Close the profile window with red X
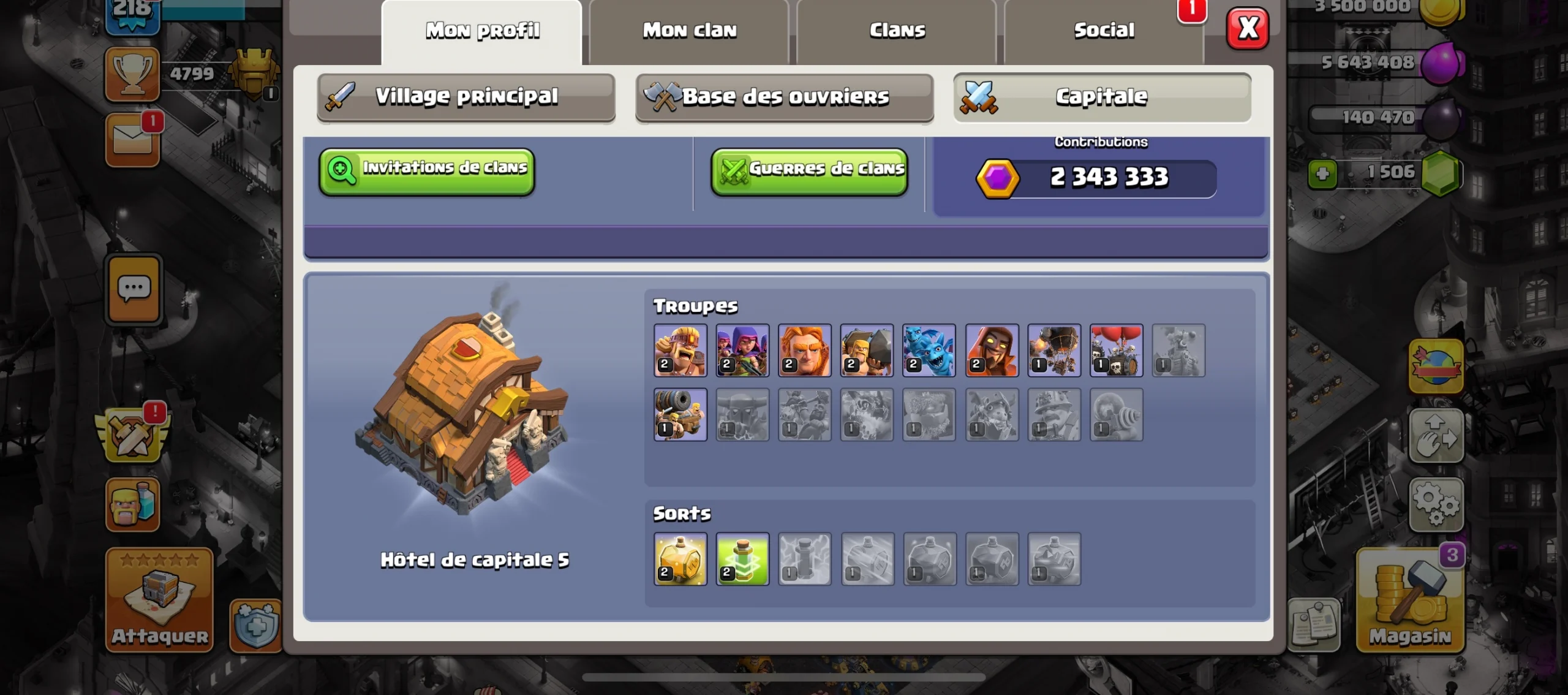The height and width of the screenshot is (695, 1568). 1248,29
